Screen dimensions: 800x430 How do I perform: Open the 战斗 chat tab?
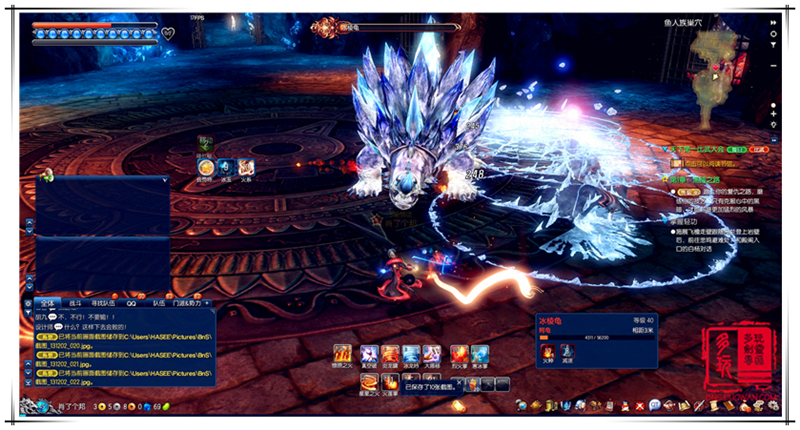click(75, 301)
